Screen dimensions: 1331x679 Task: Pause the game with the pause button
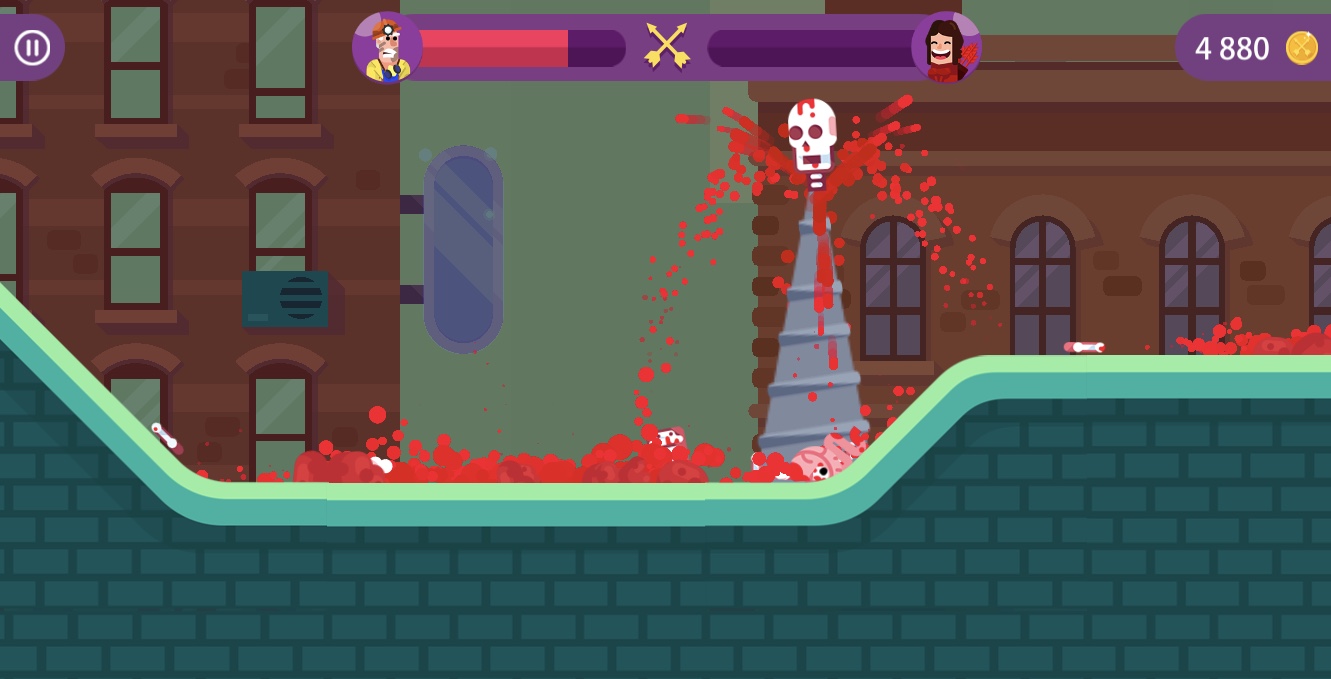[x=32, y=47]
